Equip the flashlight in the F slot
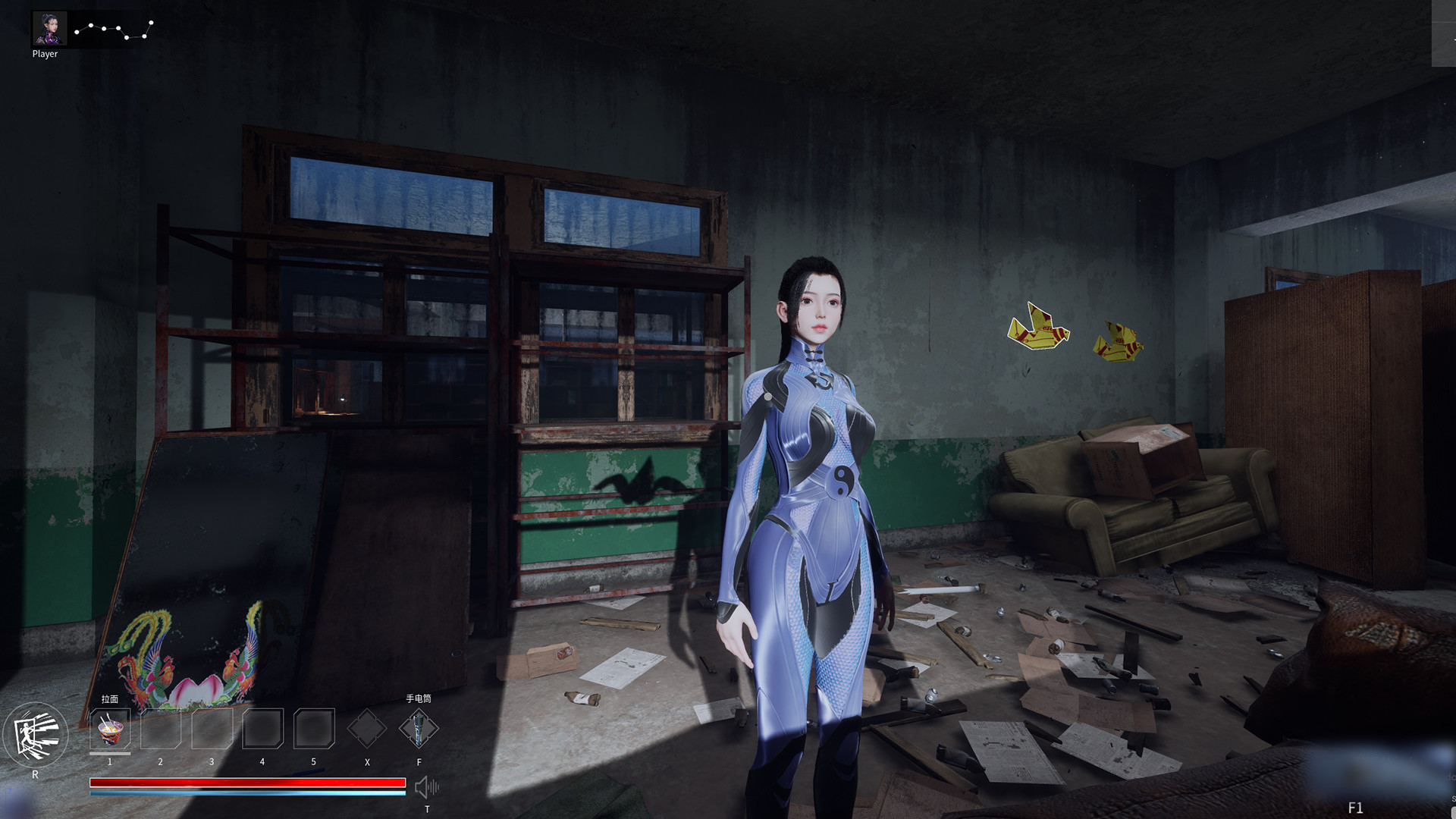Image resolution: width=1456 pixels, height=819 pixels. (x=419, y=729)
